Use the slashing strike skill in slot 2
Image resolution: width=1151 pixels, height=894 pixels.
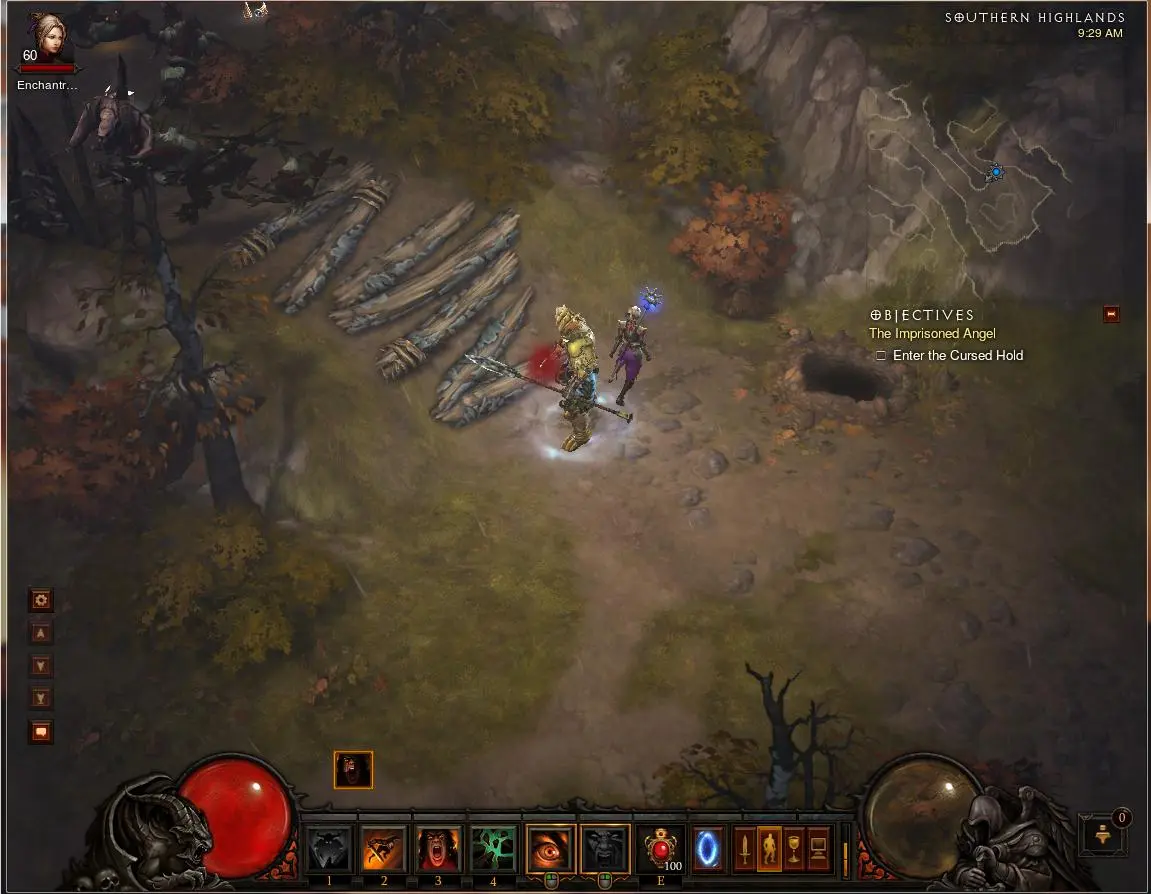pyautogui.click(x=384, y=848)
